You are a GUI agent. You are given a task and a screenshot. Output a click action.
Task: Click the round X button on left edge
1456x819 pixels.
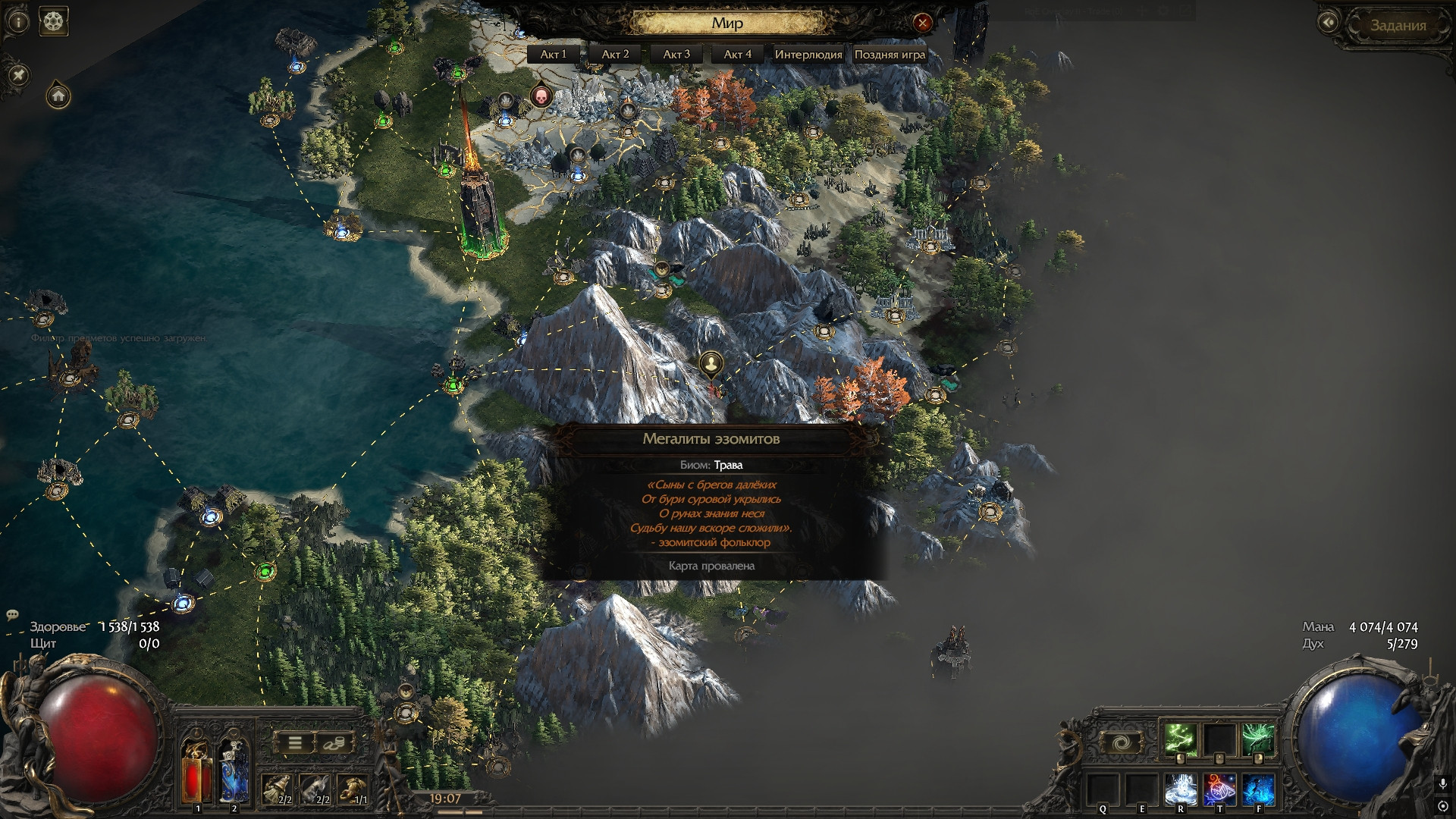click(x=19, y=74)
